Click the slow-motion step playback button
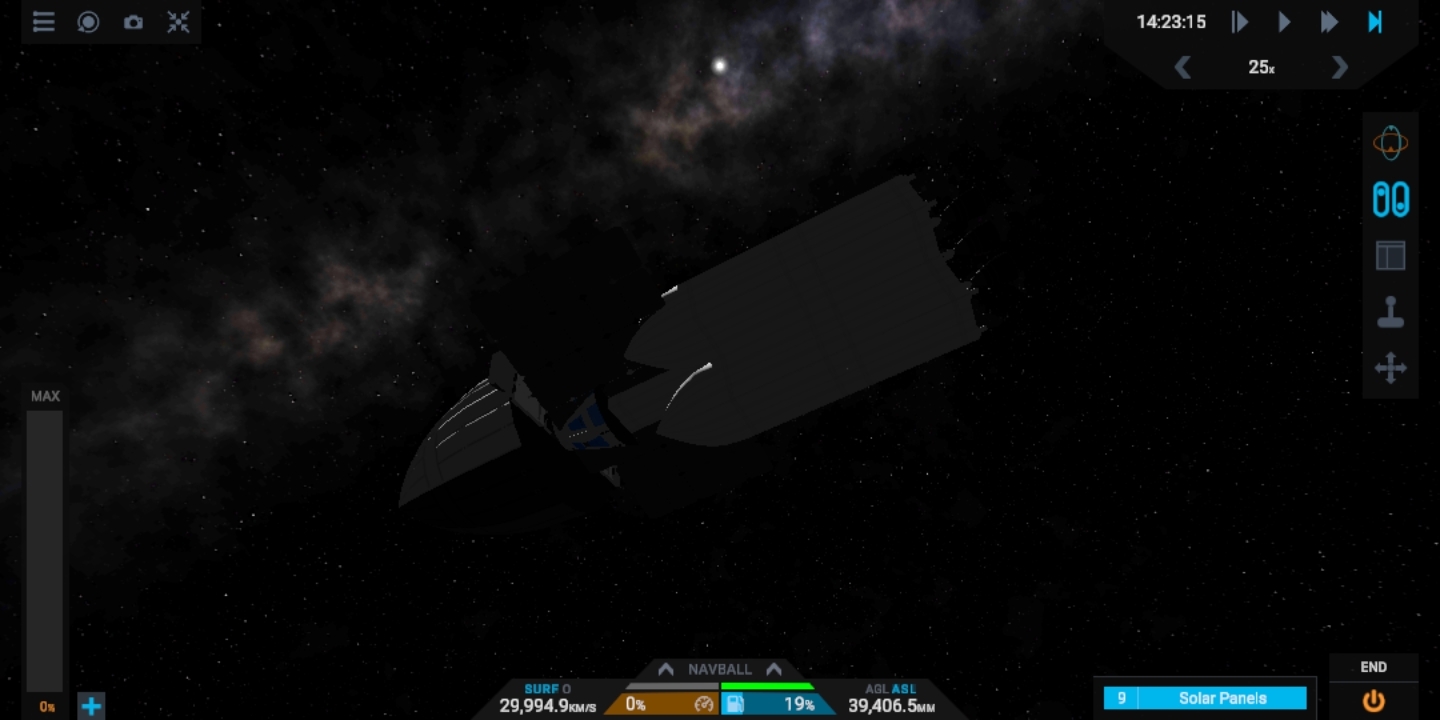 point(1240,22)
